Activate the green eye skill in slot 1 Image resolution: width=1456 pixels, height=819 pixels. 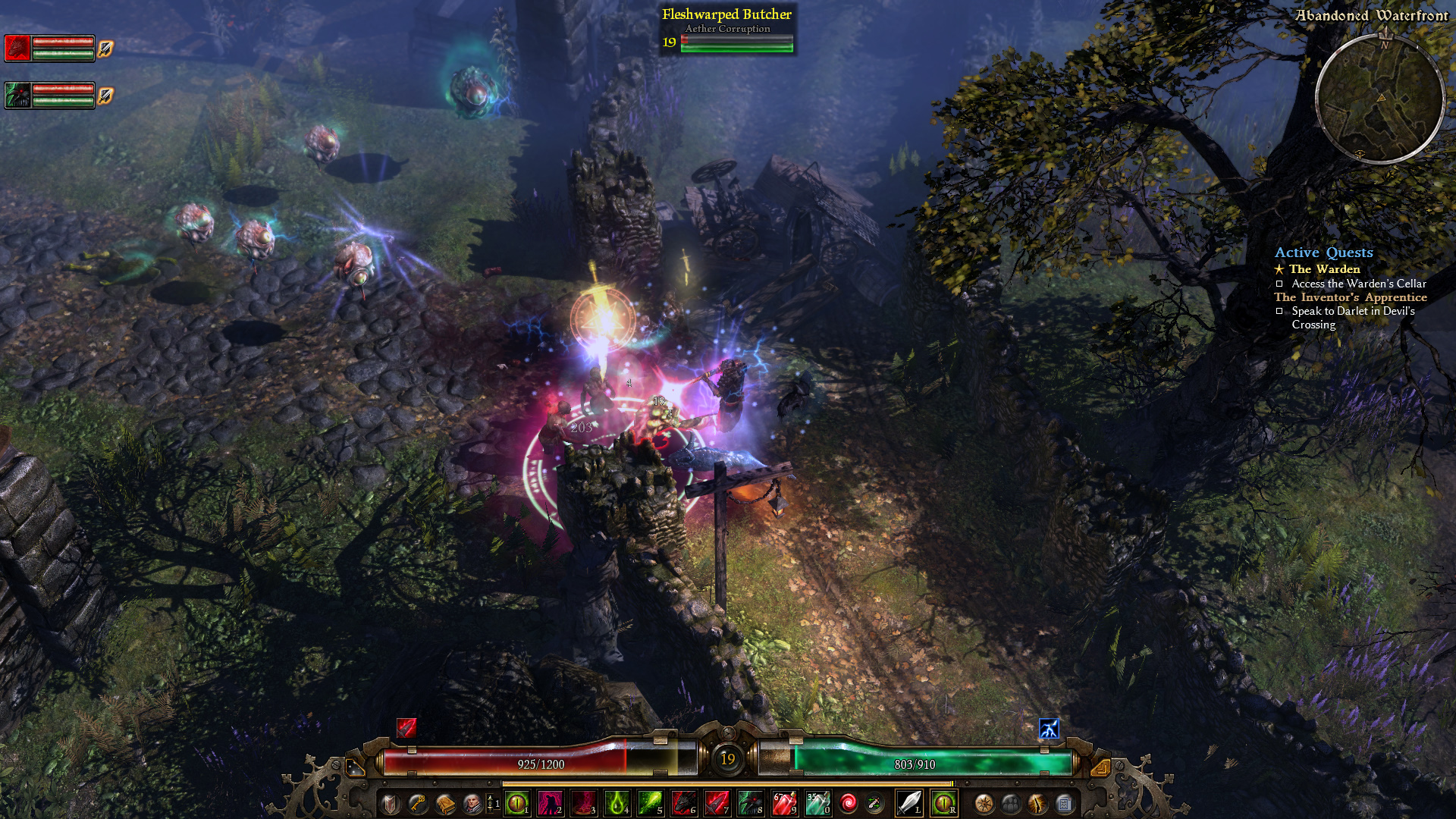[x=516, y=802]
